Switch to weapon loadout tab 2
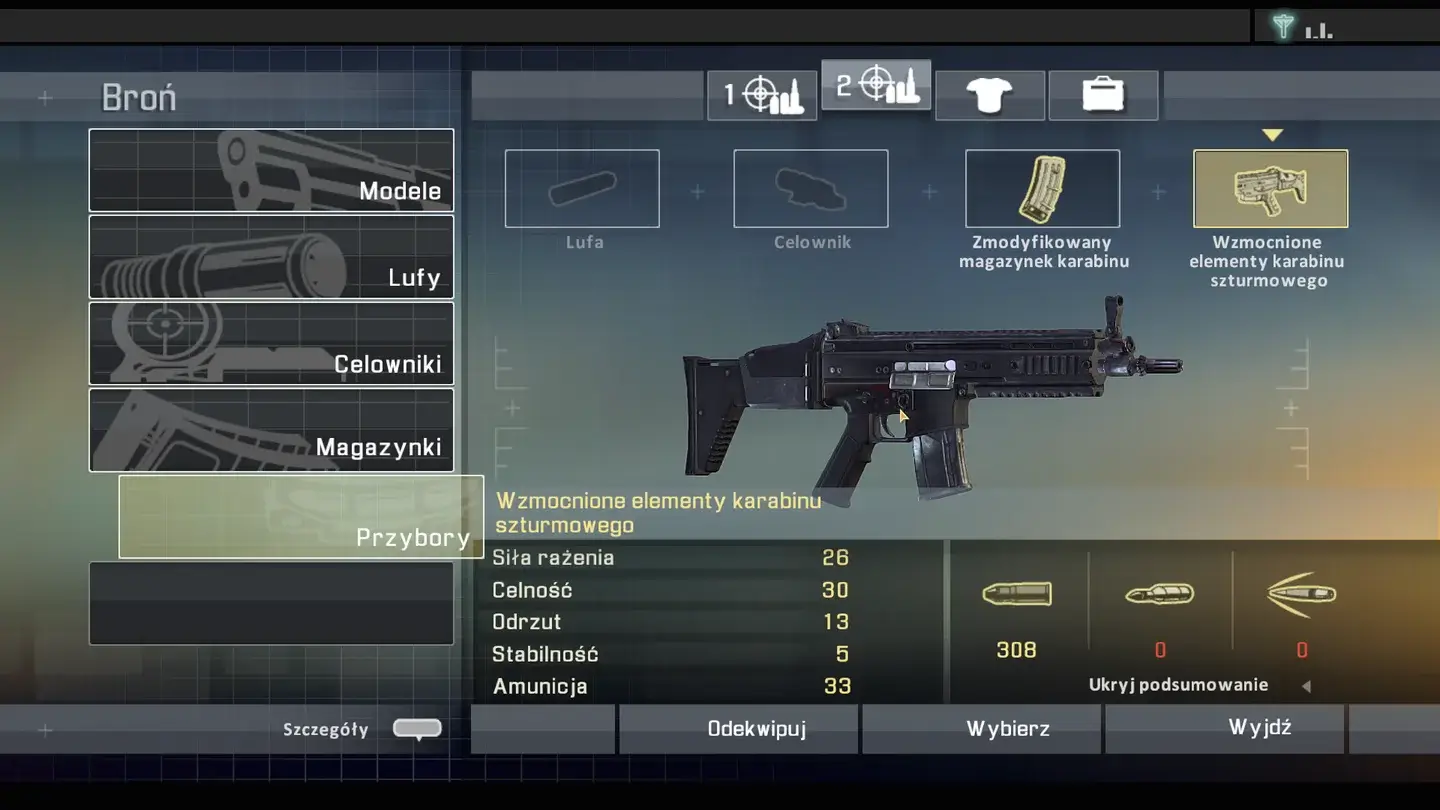Screen dimensions: 1440x810 (876, 86)
